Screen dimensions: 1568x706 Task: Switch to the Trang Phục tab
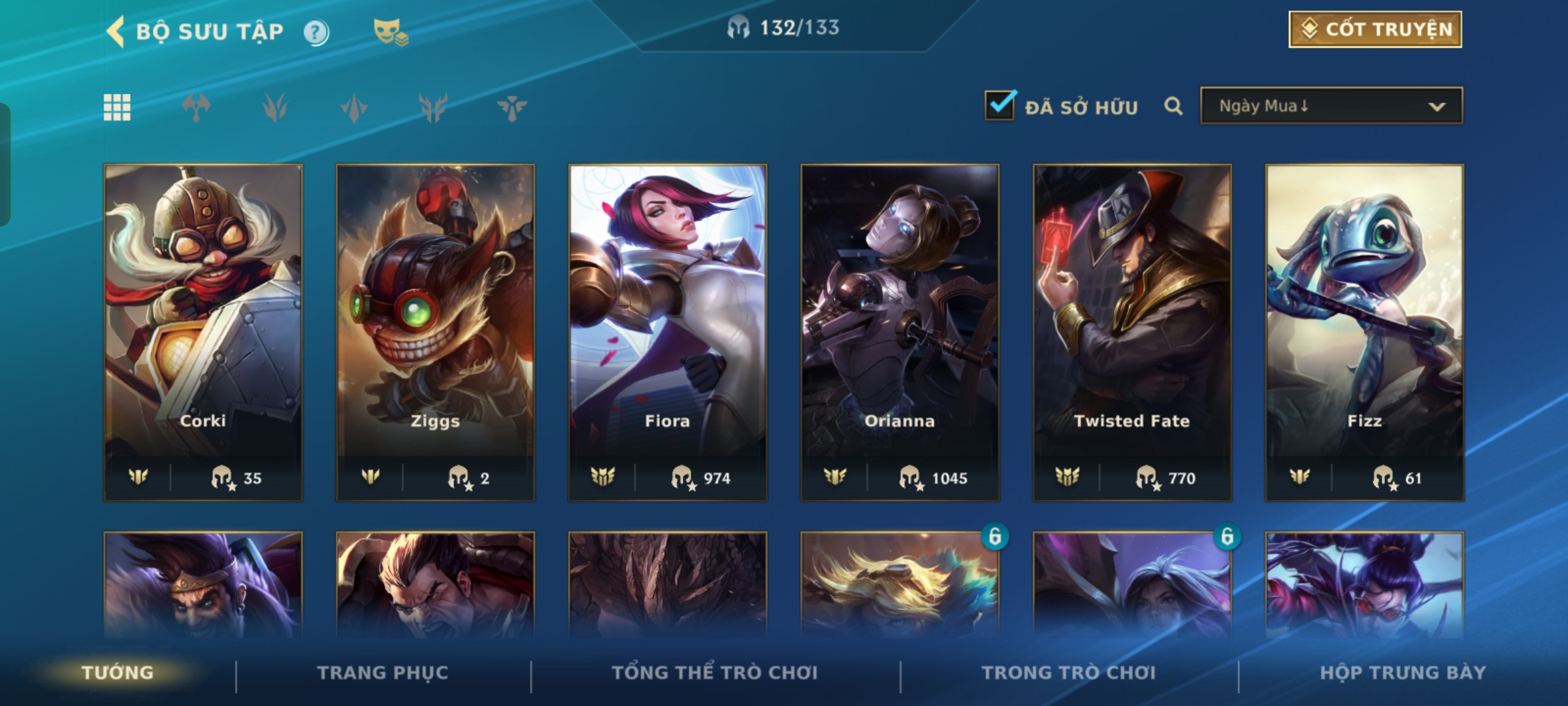tap(383, 673)
